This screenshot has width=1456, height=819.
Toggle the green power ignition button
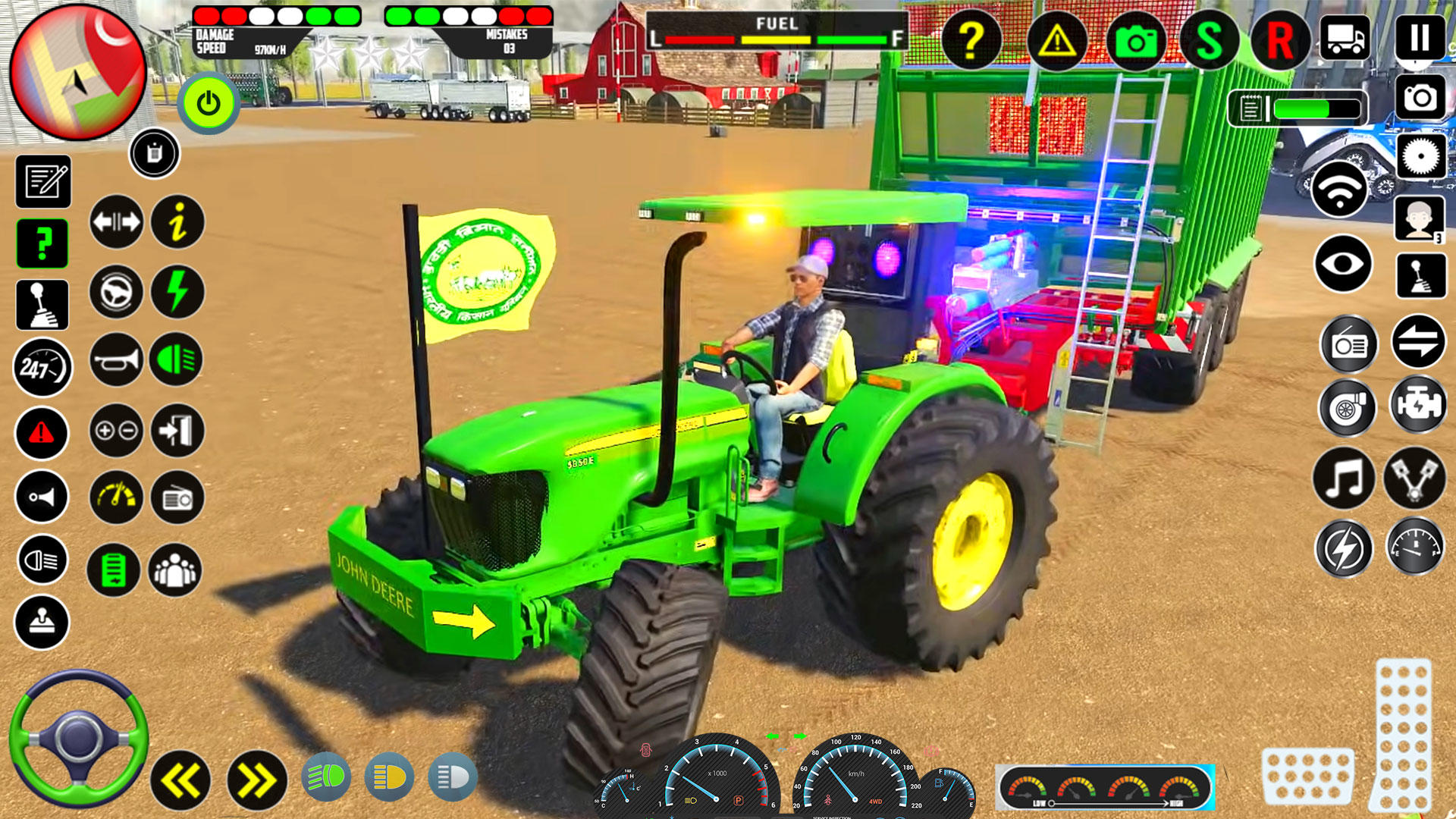click(208, 102)
